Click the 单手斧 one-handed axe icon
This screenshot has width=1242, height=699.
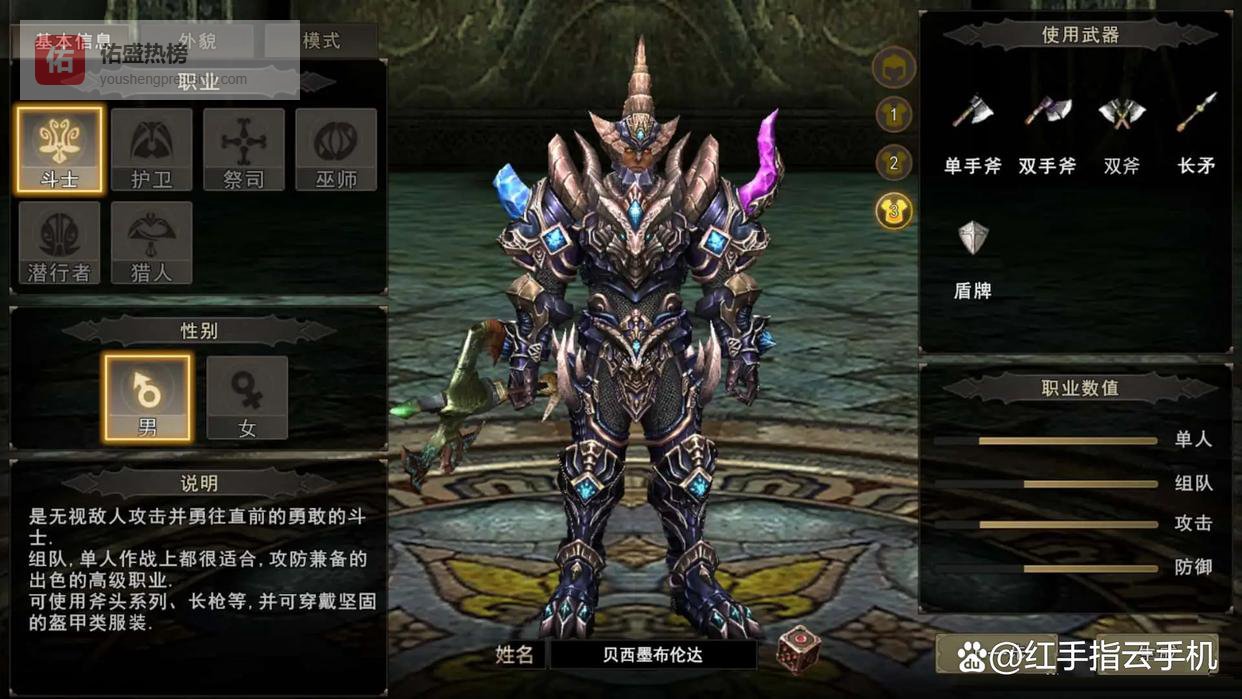click(972, 112)
